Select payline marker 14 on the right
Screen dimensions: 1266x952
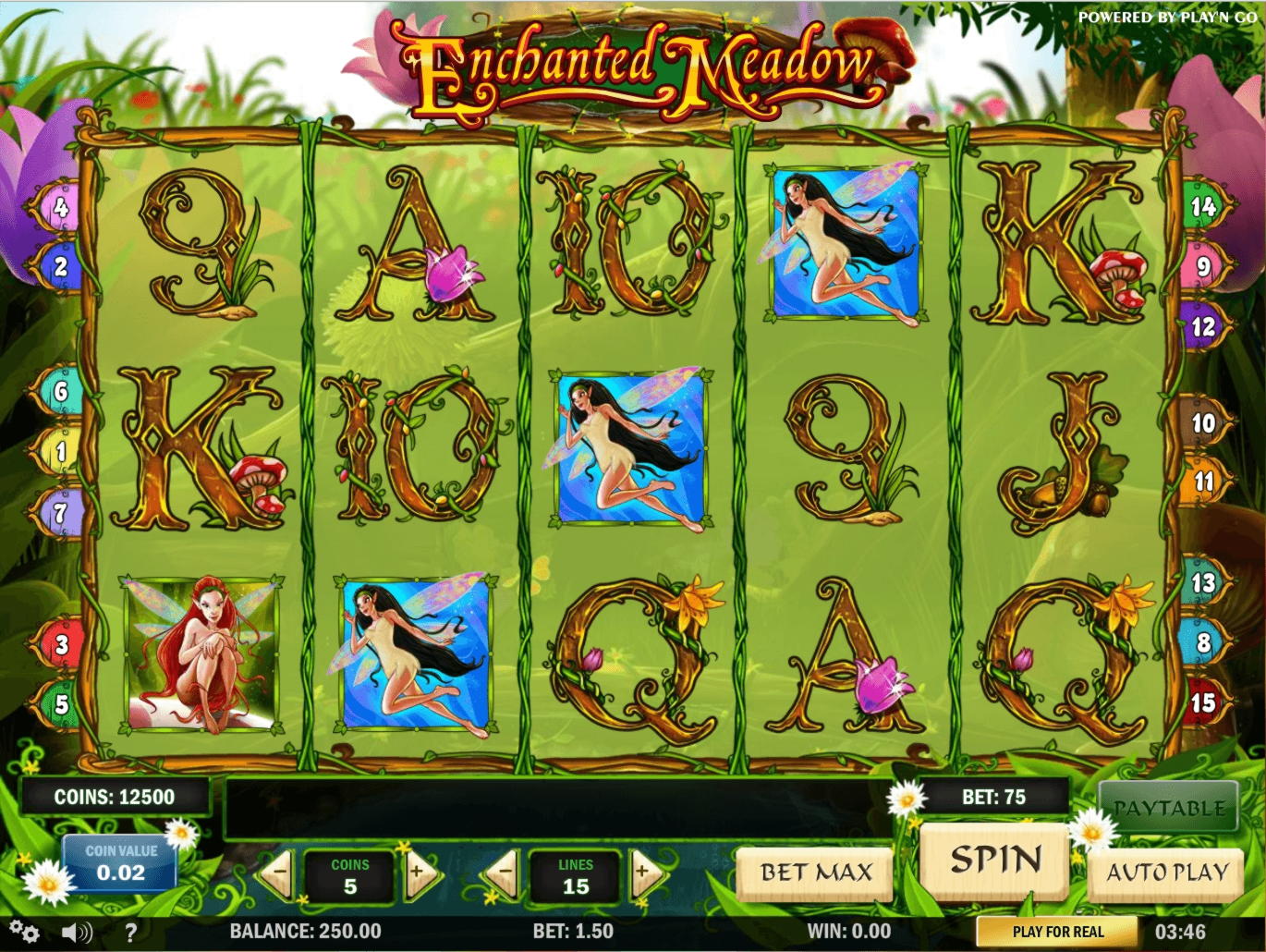(x=1202, y=208)
